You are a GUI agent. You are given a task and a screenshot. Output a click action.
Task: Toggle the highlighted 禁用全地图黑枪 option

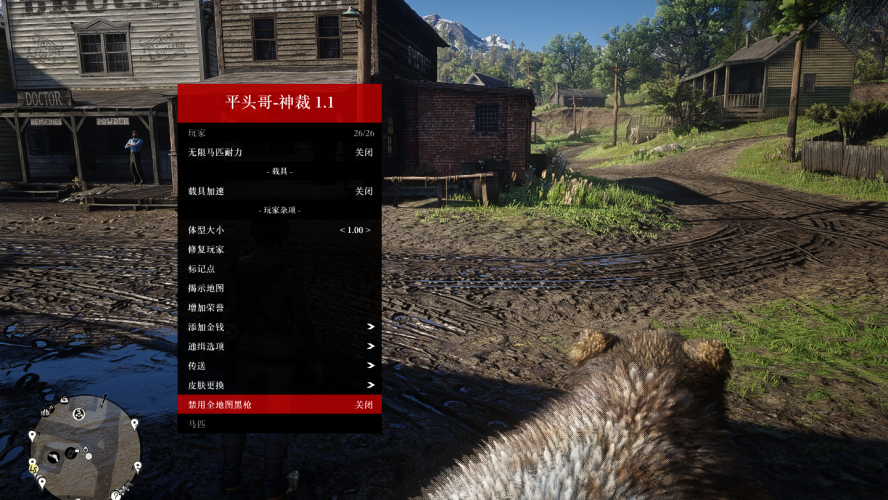click(x=279, y=405)
